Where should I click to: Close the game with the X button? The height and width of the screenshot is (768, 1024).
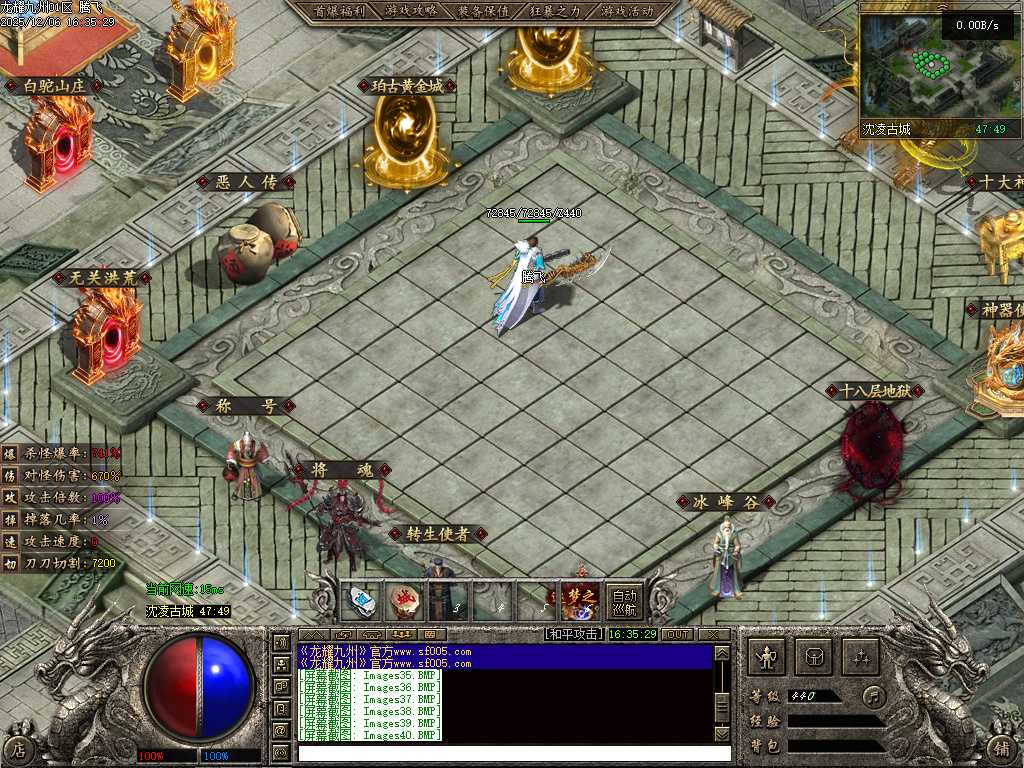coord(714,634)
